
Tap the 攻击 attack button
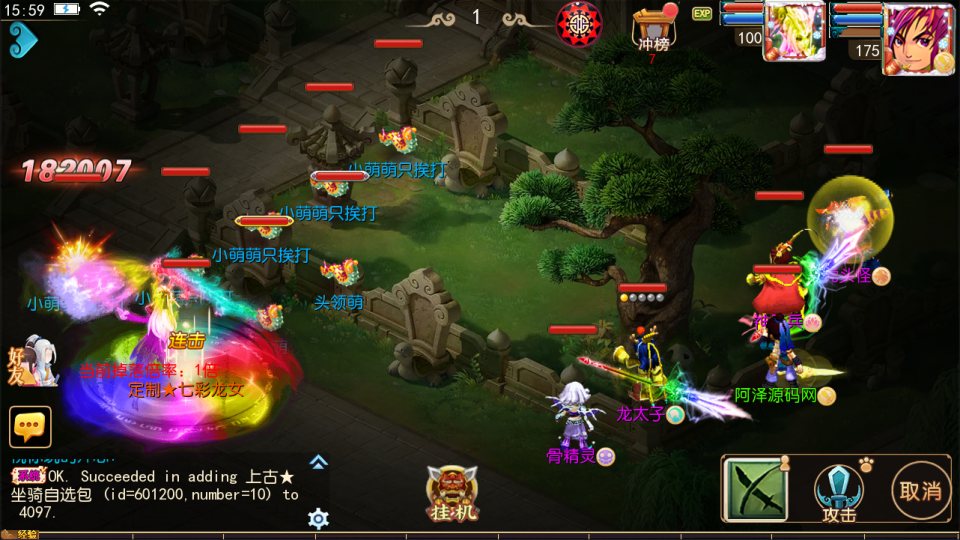(x=840, y=492)
